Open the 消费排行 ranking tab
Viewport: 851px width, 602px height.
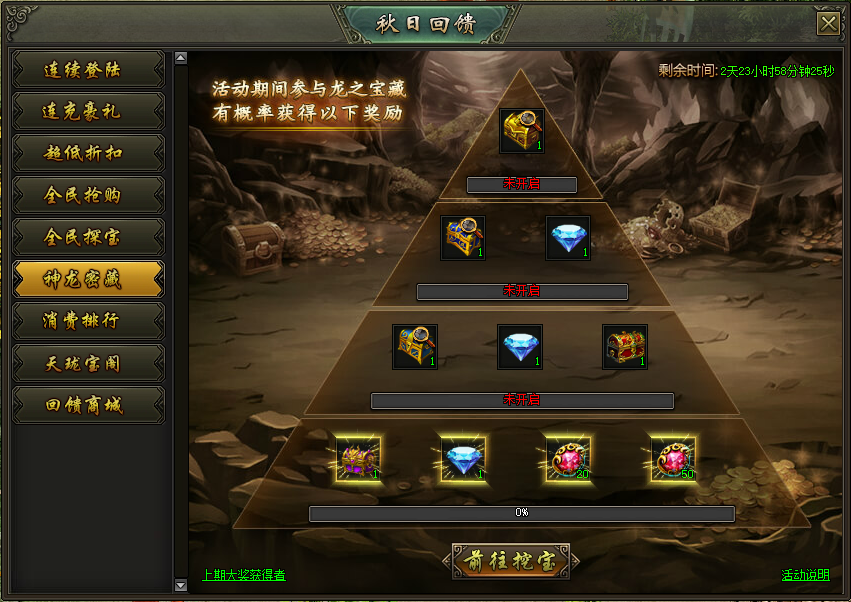pyautogui.click(x=88, y=322)
